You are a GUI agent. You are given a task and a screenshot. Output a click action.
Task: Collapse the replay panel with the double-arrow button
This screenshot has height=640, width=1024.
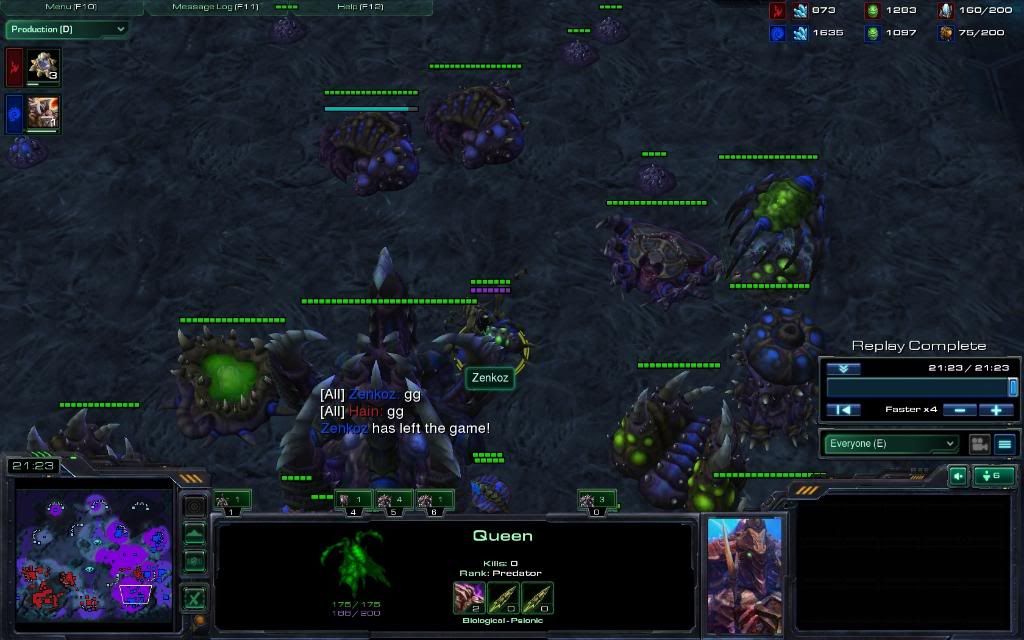tap(843, 368)
